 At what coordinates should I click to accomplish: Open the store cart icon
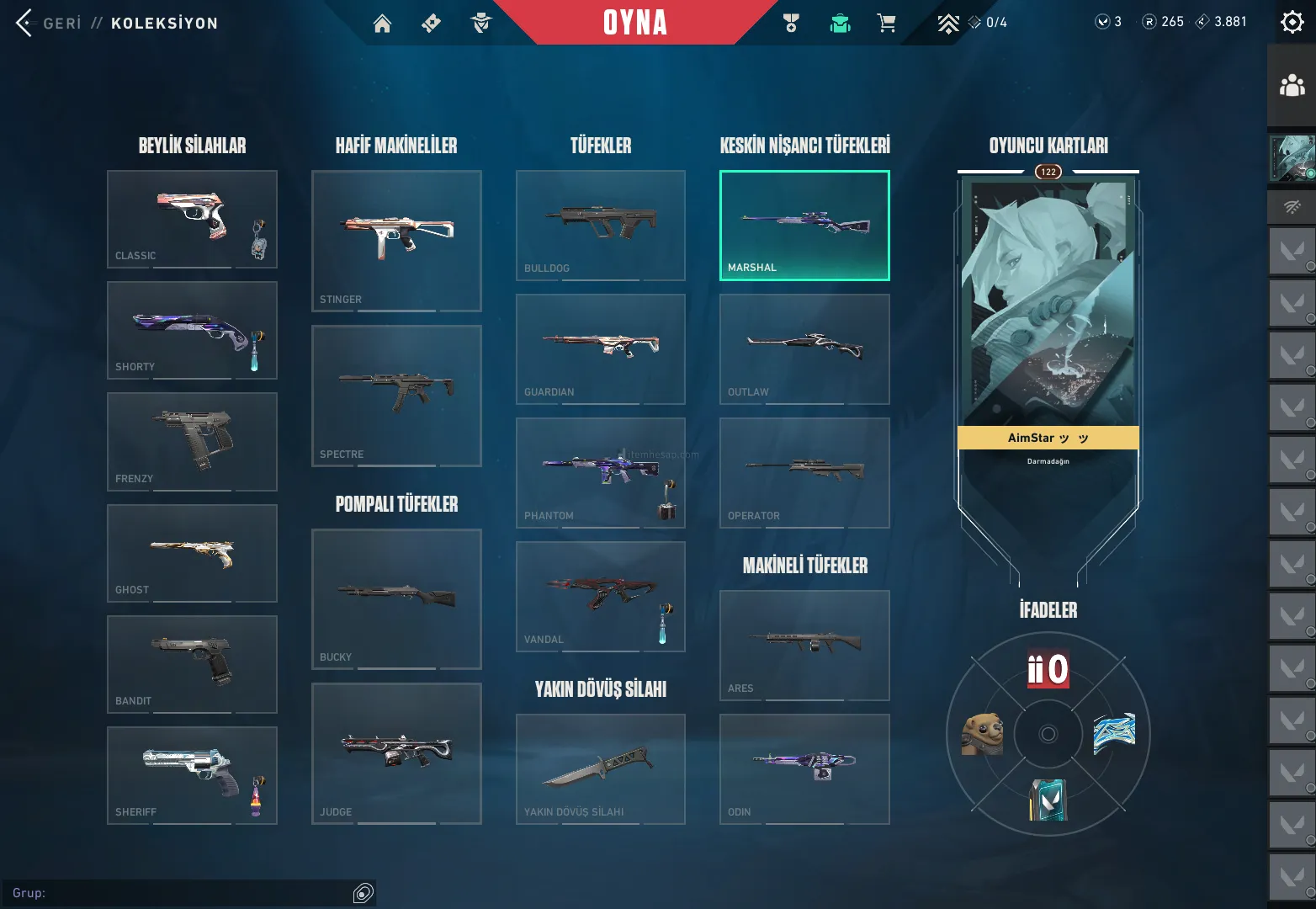tap(886, 24)
